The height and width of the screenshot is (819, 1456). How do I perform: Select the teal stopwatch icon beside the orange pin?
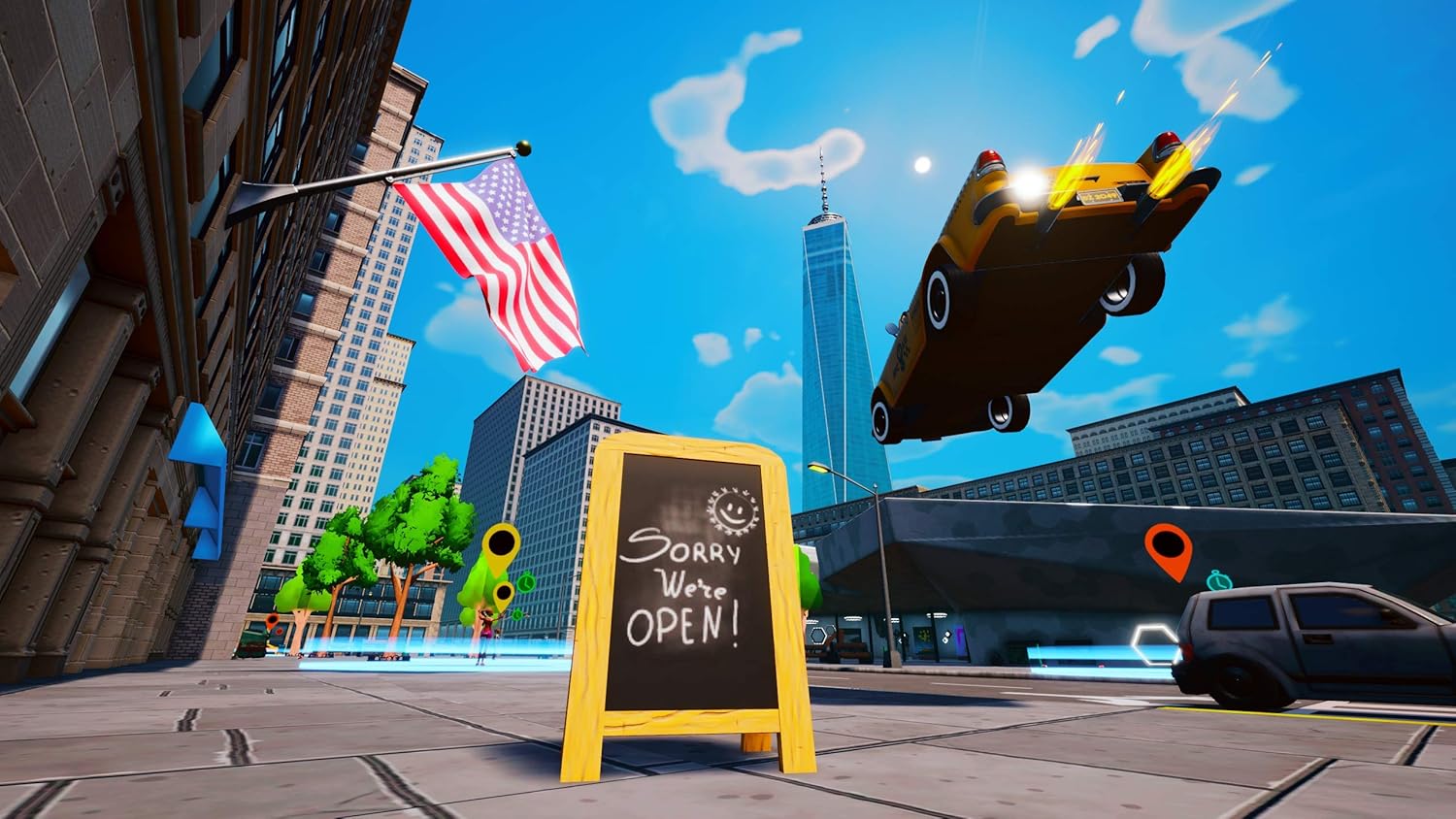(1218, 580)
